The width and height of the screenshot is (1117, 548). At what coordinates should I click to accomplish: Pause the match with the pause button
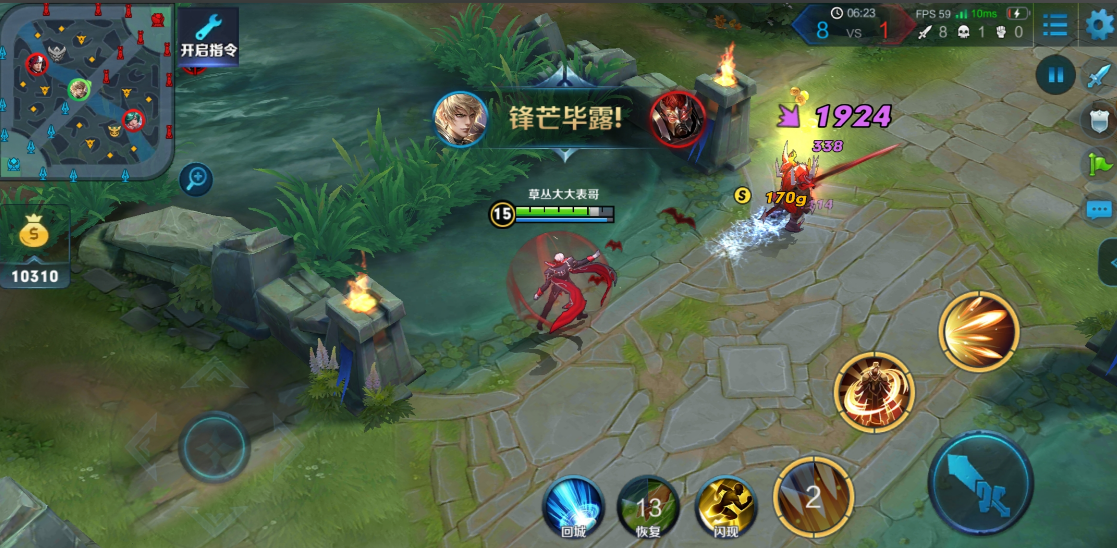pos(1055,75)
